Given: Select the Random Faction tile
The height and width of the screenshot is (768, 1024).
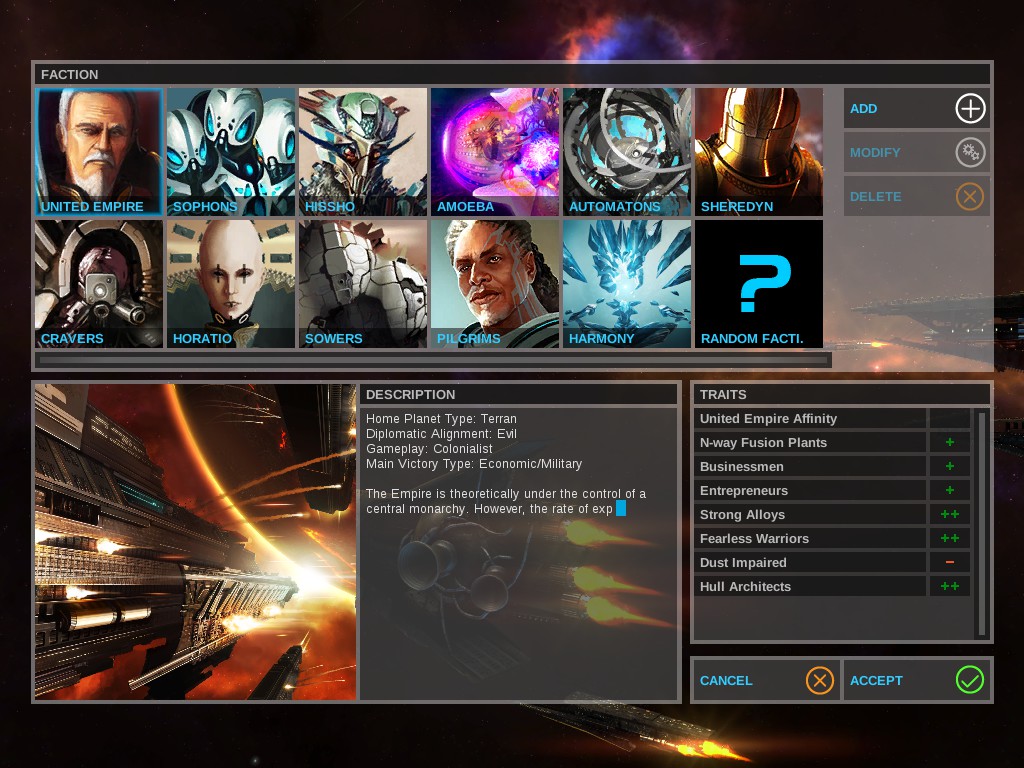Looking at the screenshot, I should (759, 284).
